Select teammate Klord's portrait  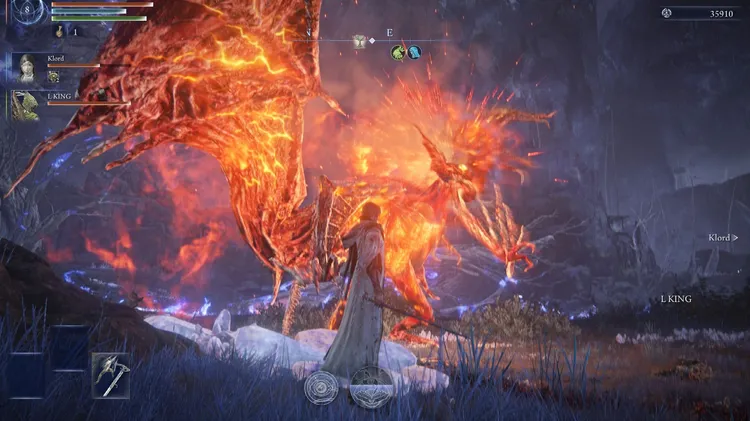26,68
